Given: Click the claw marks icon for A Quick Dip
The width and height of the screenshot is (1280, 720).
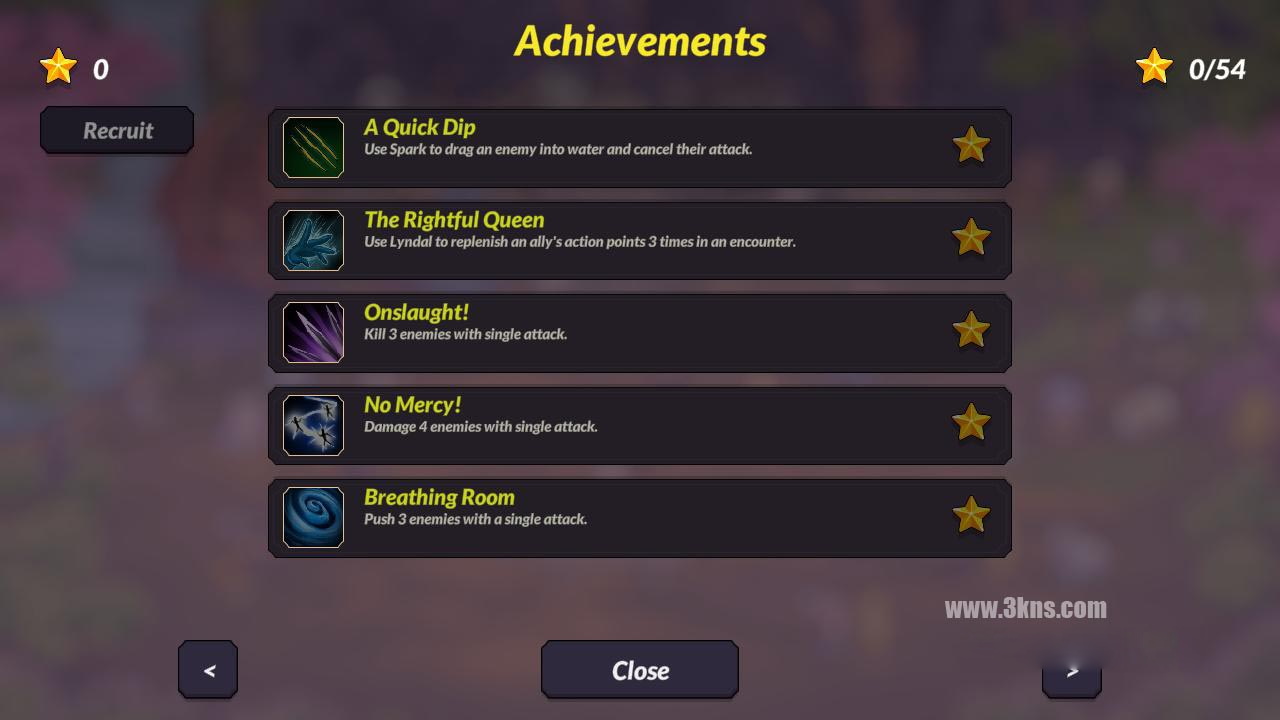Looking at the screenshot, I should click(313, 147).
